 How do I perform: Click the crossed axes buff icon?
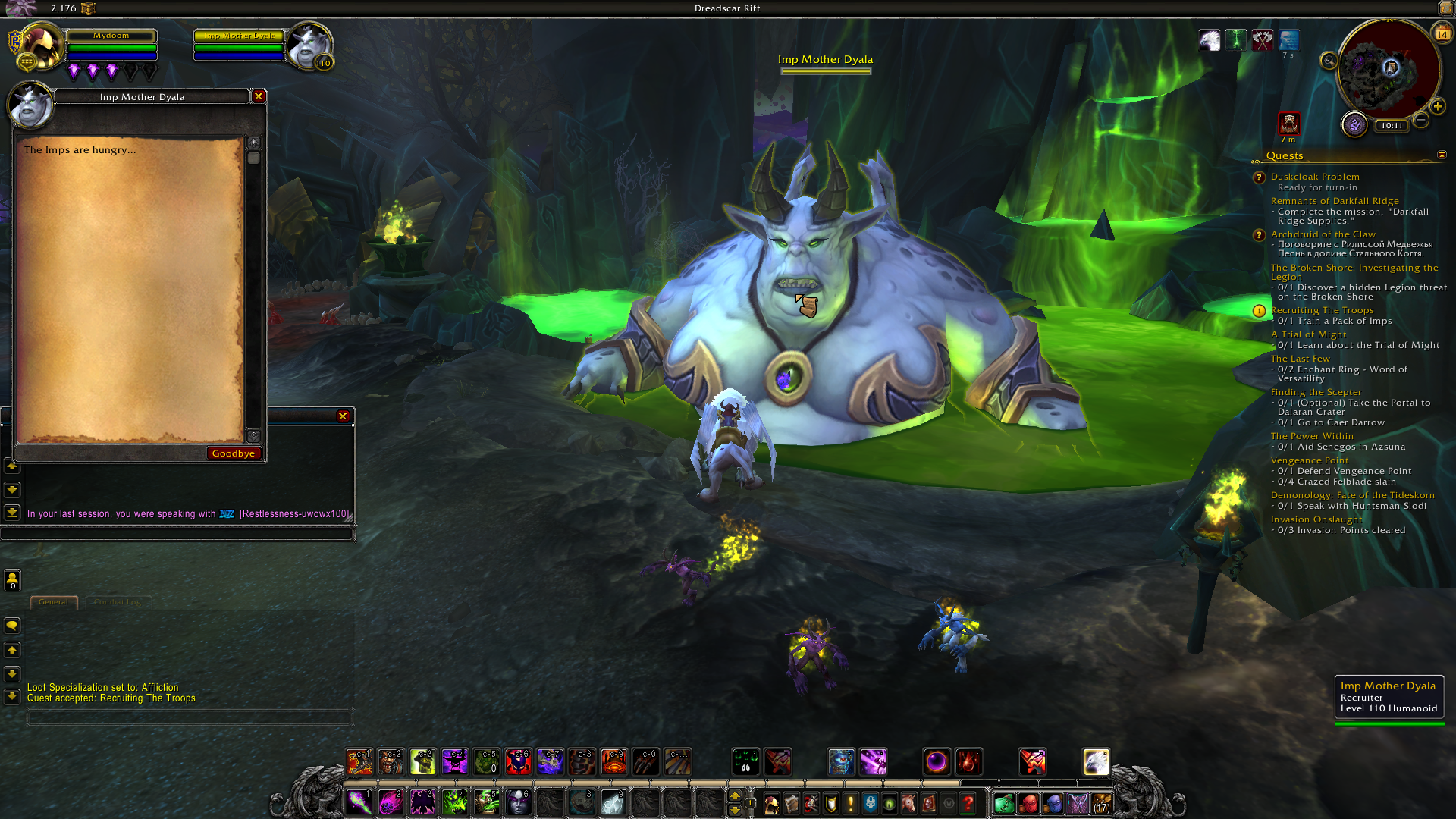1262,39
